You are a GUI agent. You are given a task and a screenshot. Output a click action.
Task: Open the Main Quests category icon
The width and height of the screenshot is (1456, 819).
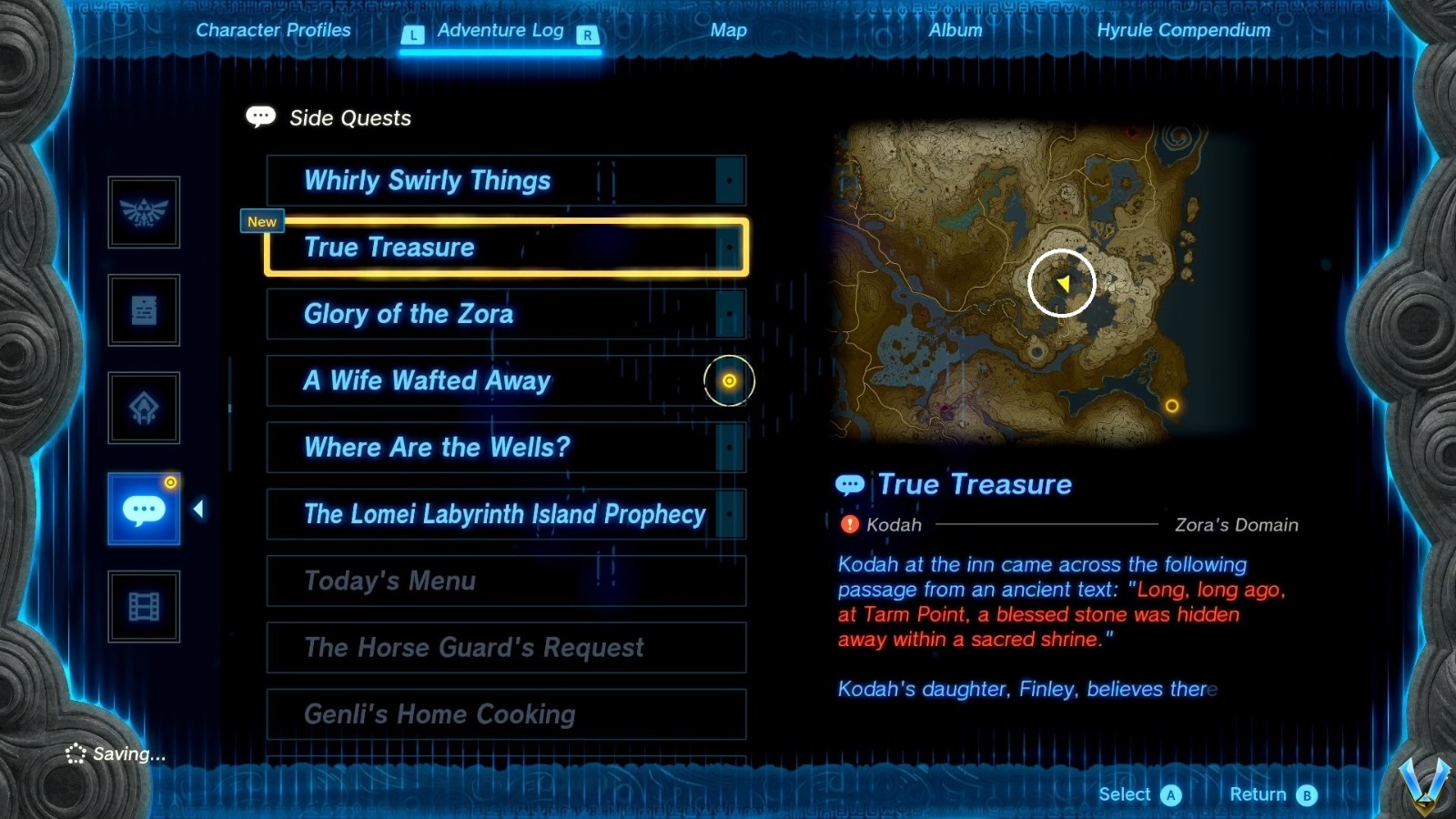(144, 310)
